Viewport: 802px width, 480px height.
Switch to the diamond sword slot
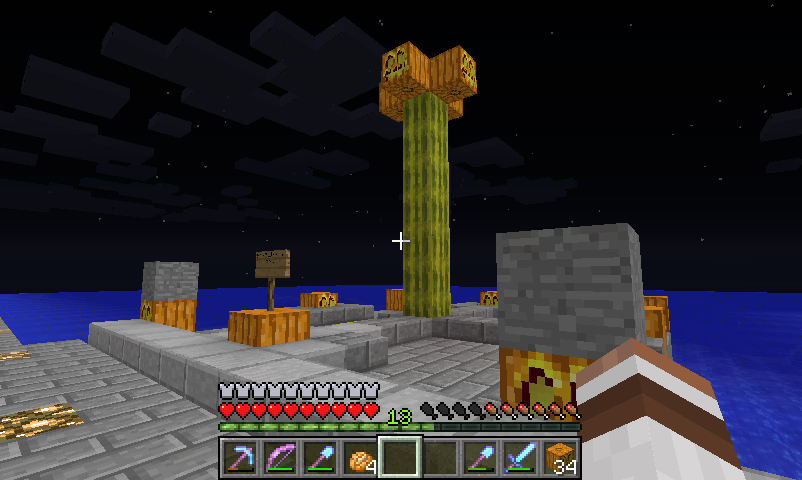tap(520, 458)
